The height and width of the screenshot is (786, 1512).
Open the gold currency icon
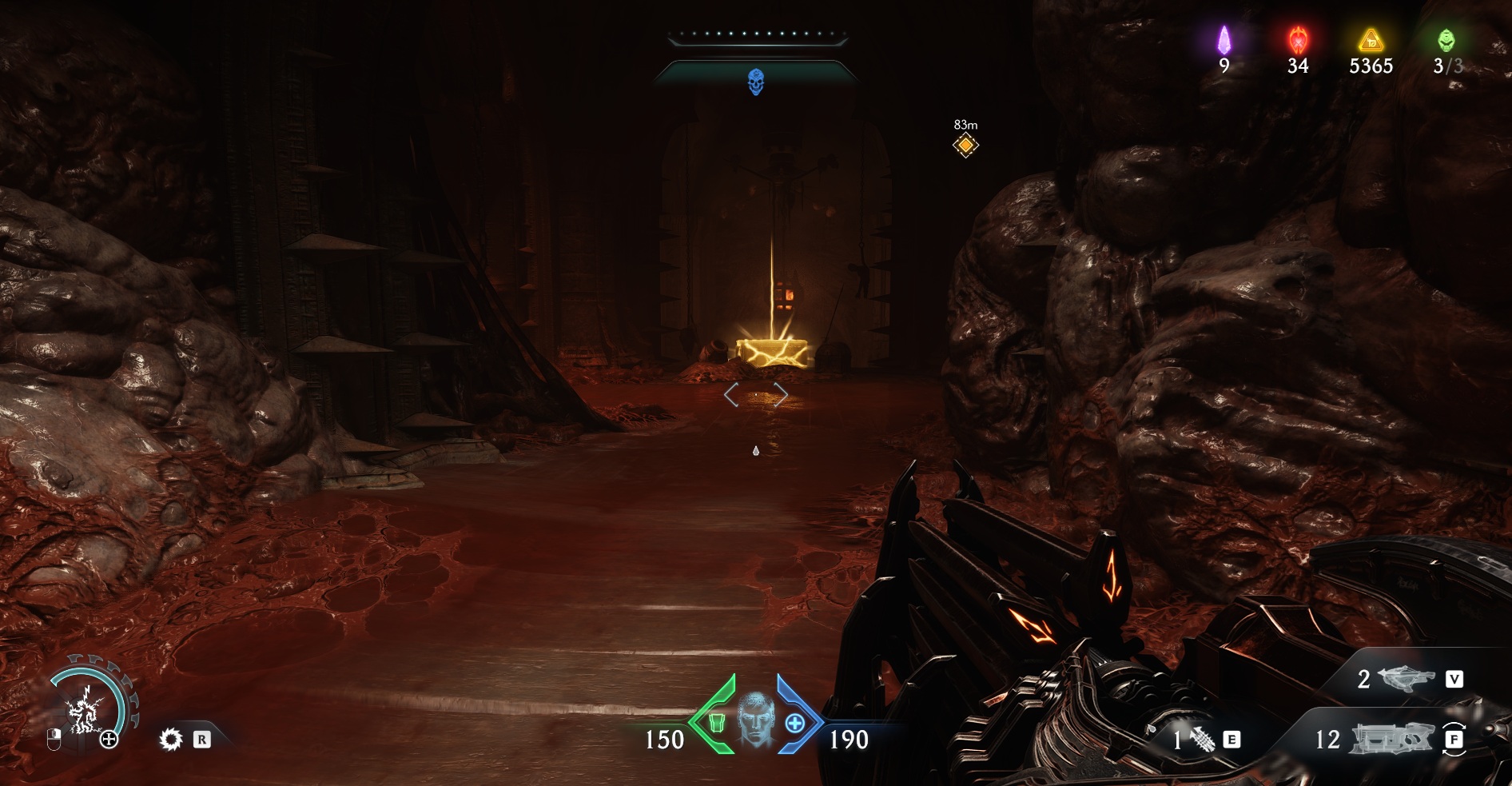click(1371, 40)
